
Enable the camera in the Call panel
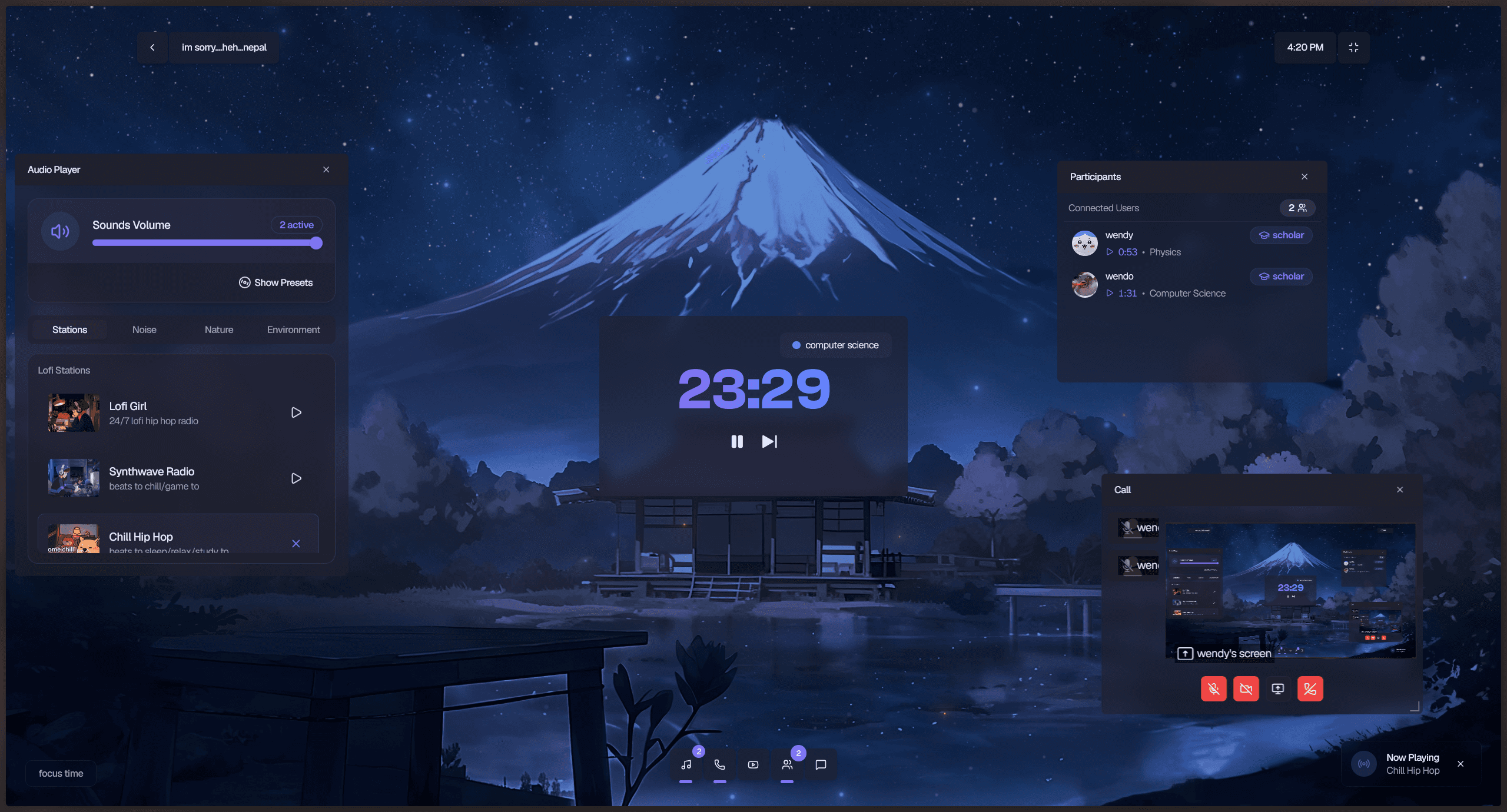[1246, 688]
